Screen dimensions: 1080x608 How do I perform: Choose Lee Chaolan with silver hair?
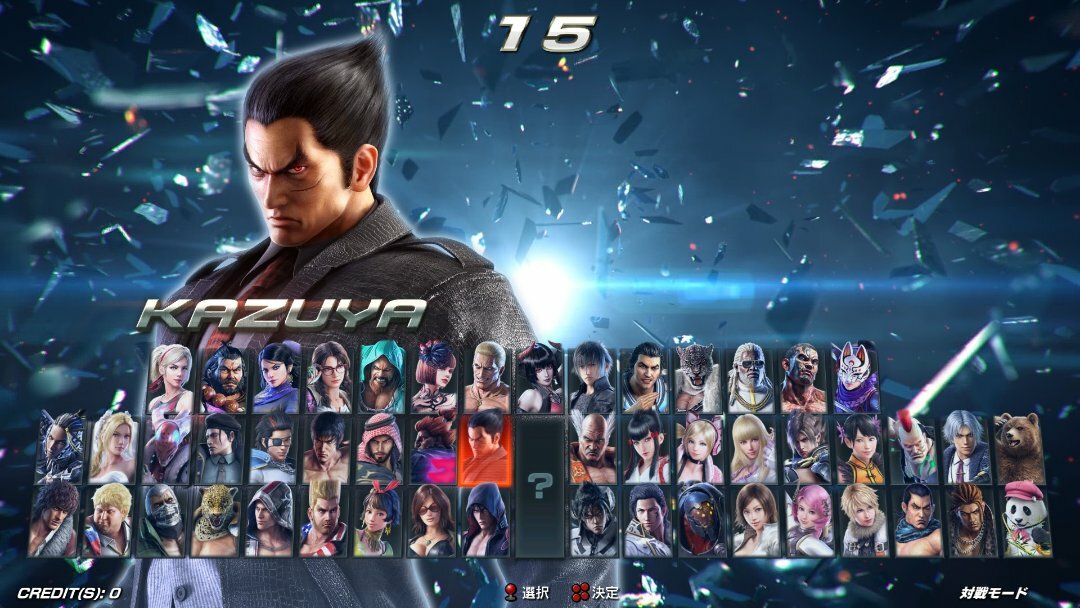pos(966,447)
